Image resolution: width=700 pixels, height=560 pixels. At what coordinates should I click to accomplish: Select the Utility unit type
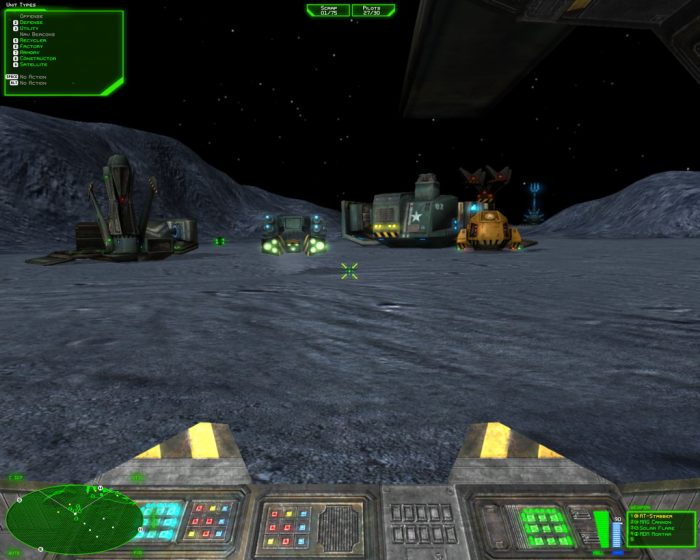(30, 29)
